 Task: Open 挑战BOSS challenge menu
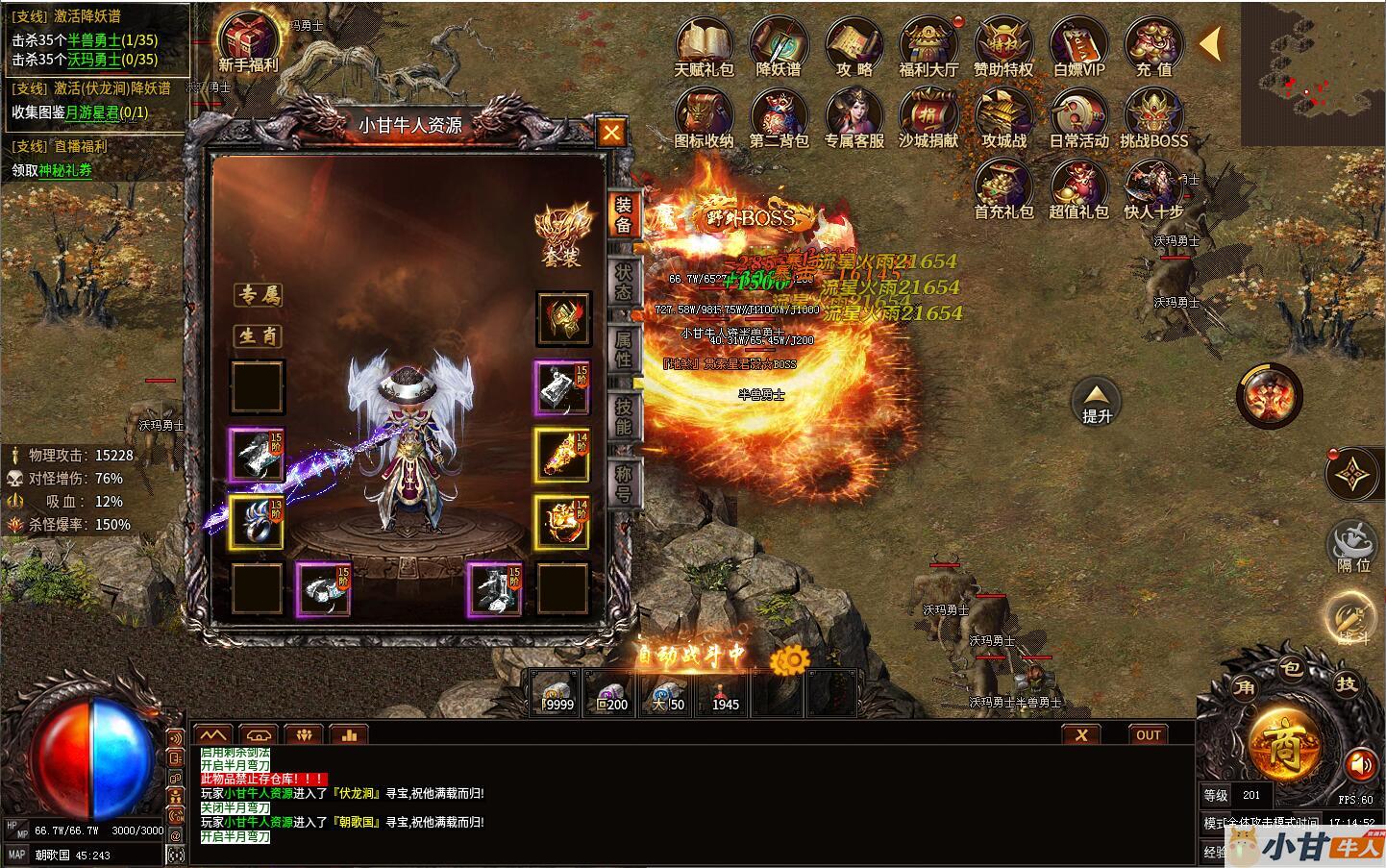[1153, 117]
